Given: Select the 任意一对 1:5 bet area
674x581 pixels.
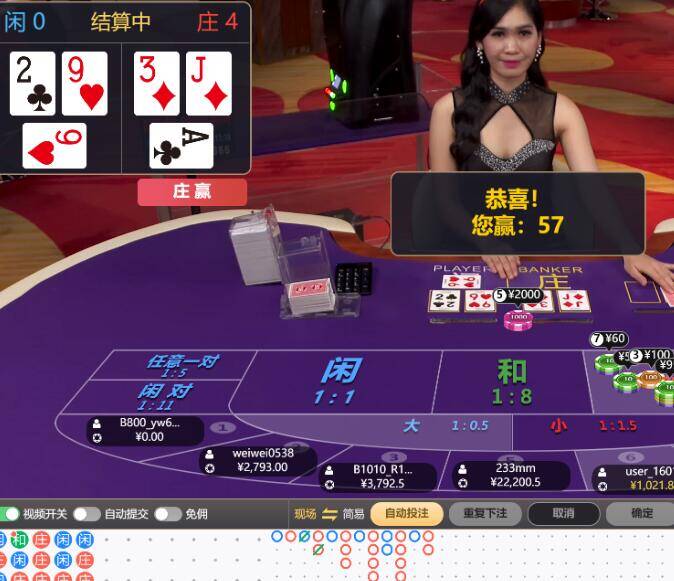Looking at the screenshot, I should (x=181, y=365).
